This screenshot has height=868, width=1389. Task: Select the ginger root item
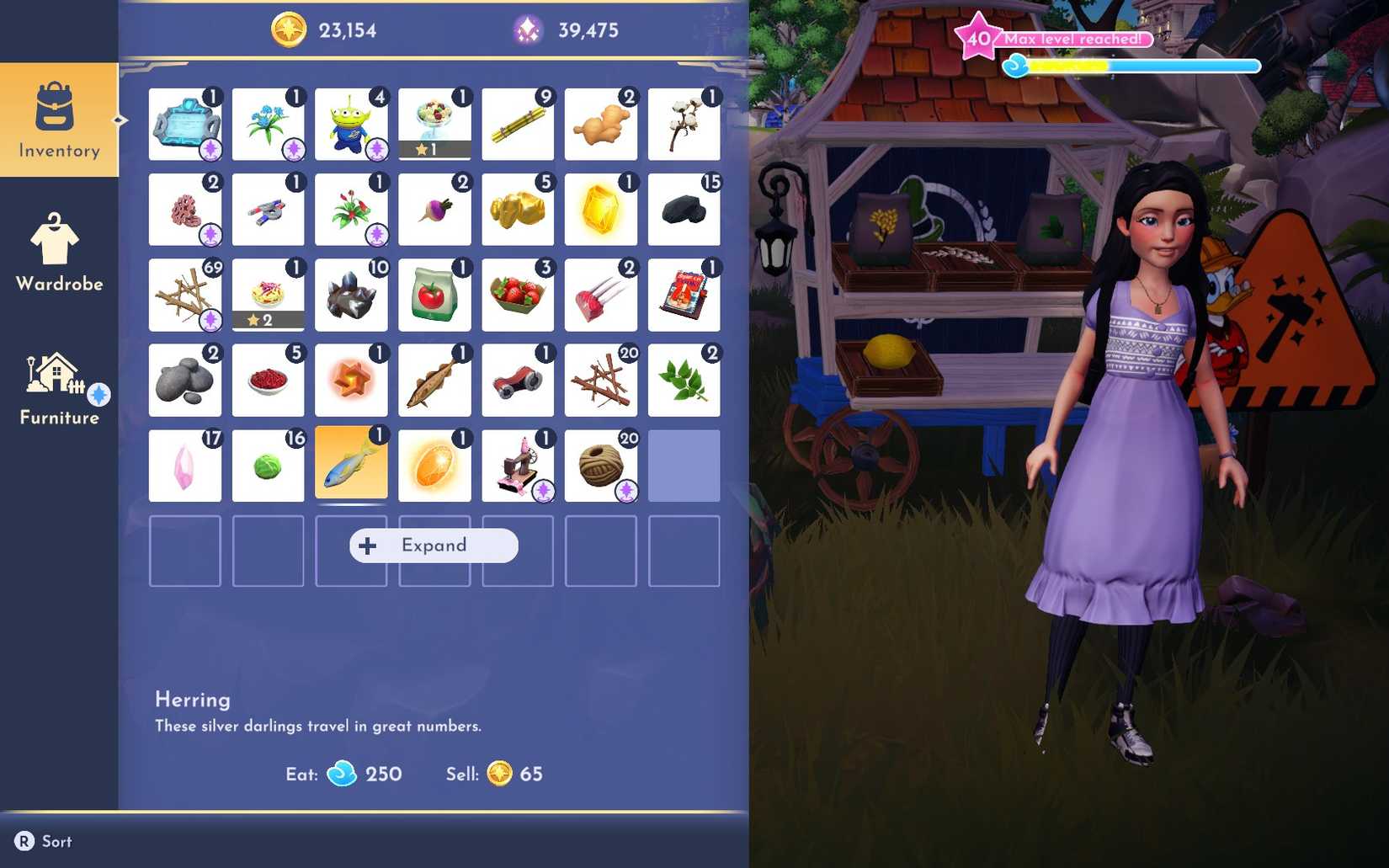click(601, 125)
